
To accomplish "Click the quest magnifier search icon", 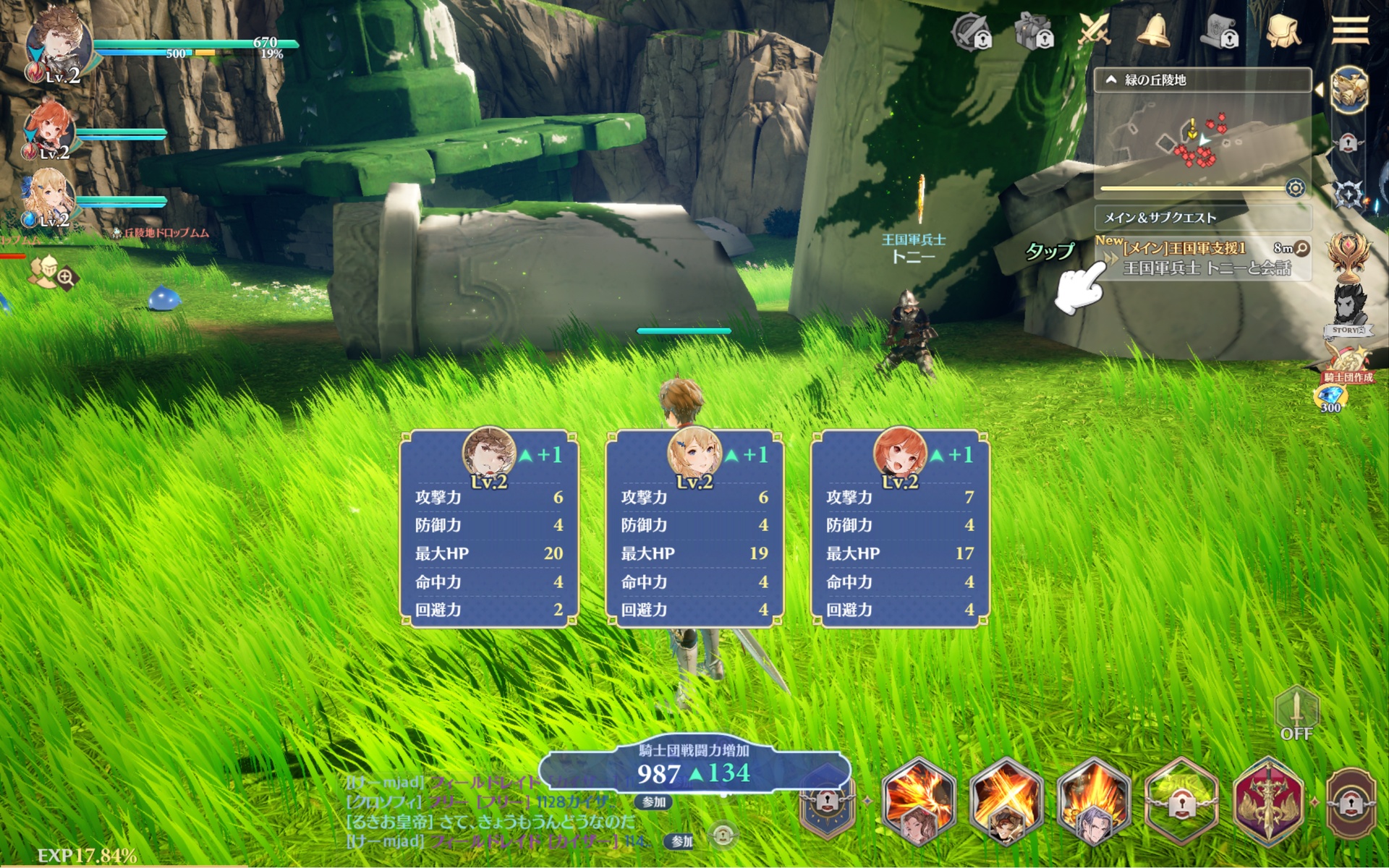I will (x=1301, y=248).
